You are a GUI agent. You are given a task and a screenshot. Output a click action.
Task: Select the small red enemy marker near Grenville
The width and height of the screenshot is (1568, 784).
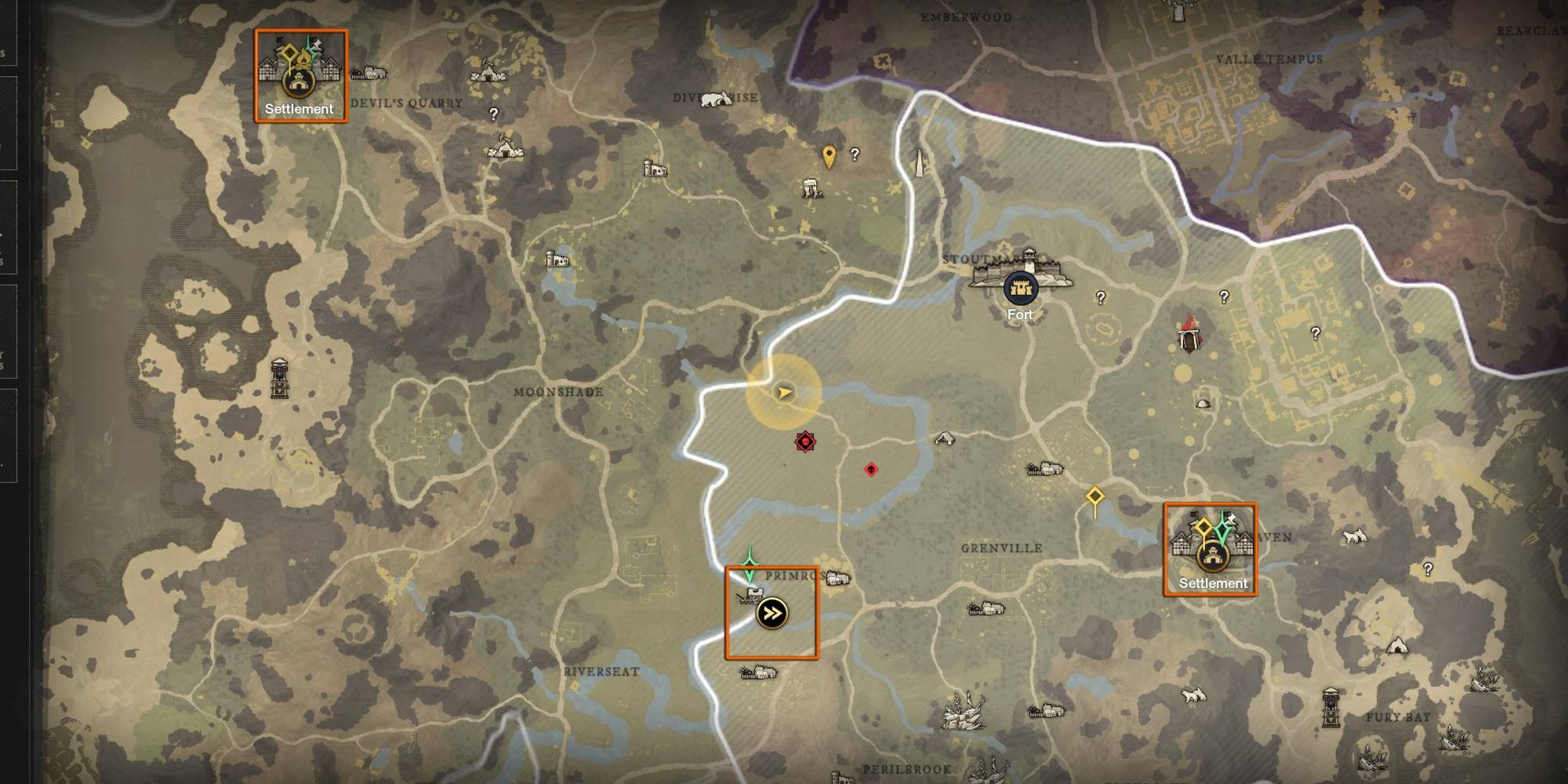coord(870,470)
